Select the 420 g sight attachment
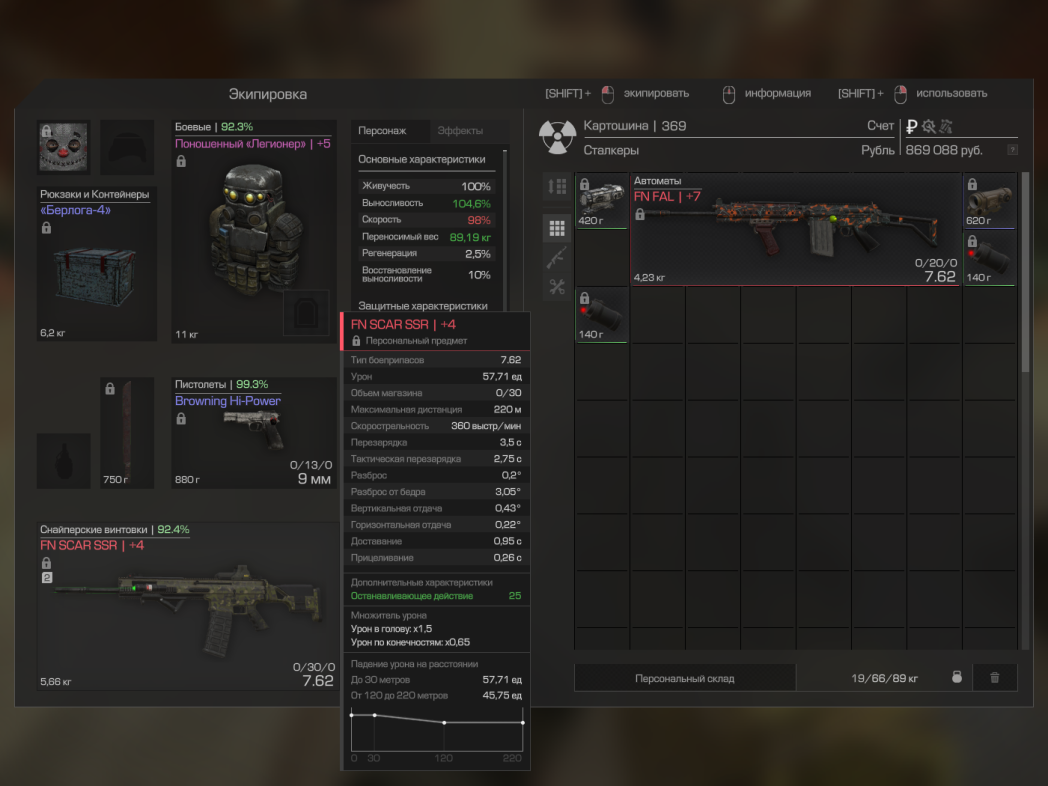 [x=602, y=201]
